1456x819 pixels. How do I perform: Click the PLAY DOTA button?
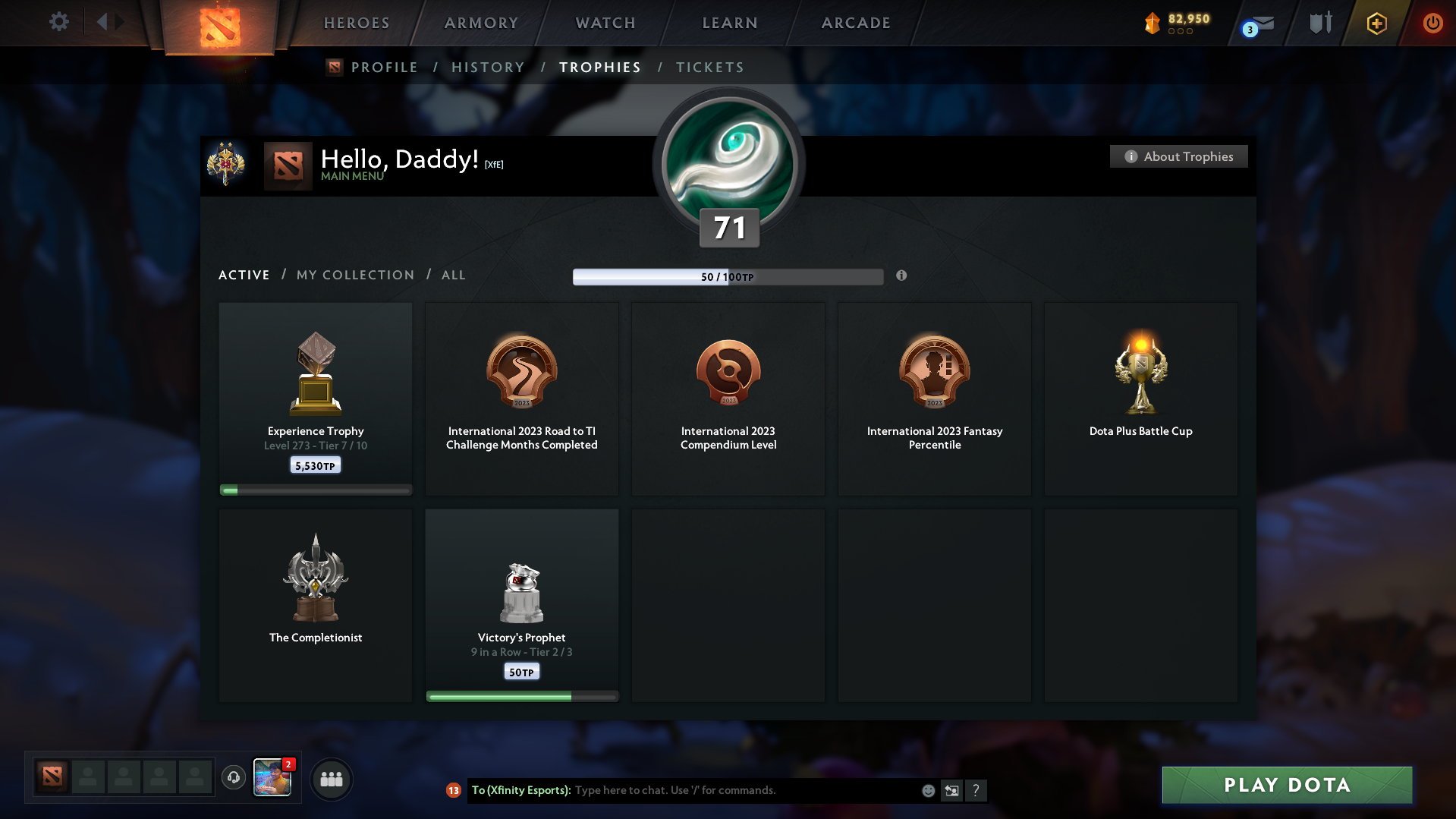tap(1286, 785)
